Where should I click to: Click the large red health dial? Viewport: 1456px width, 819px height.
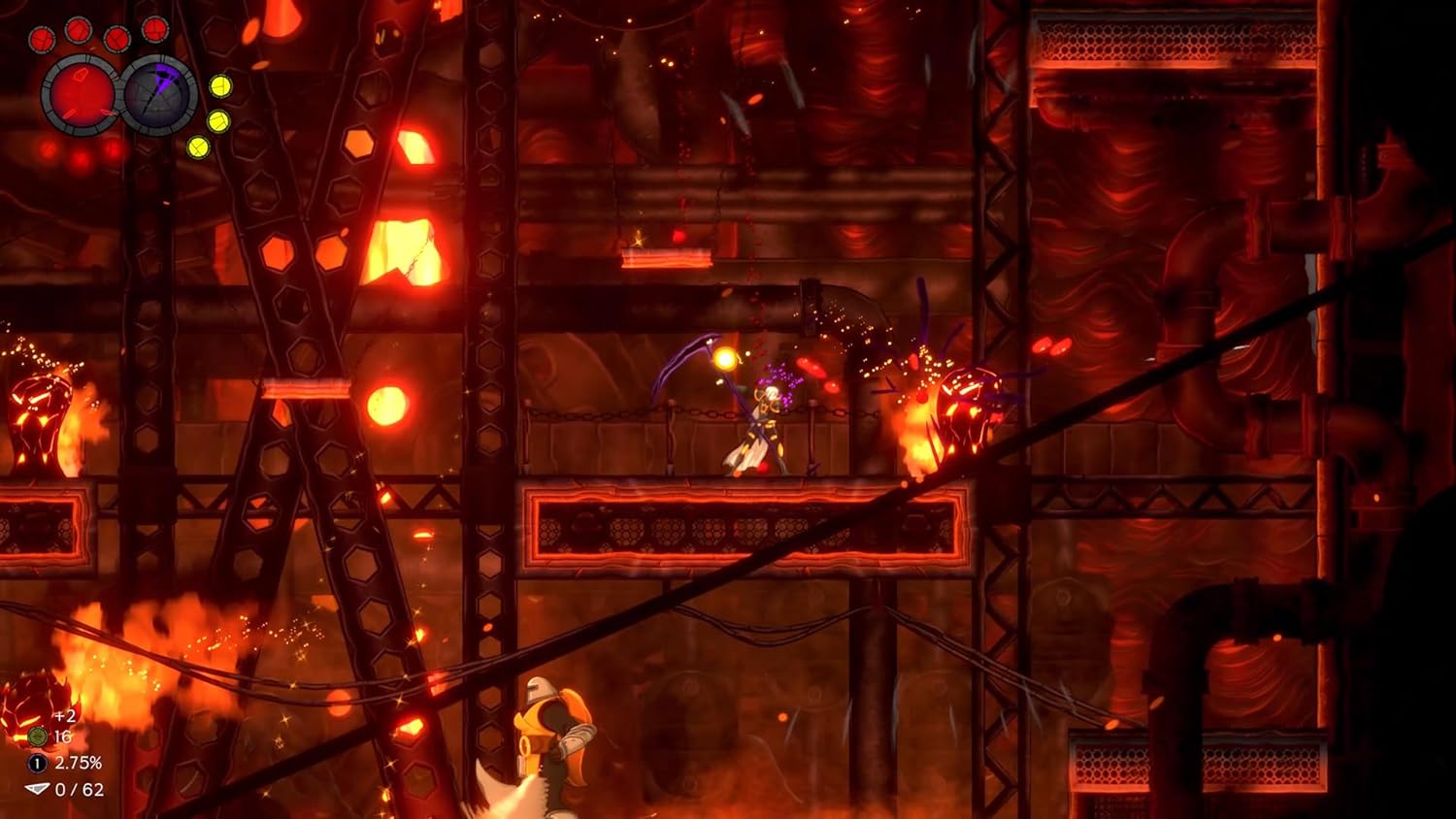click(83, 95)
